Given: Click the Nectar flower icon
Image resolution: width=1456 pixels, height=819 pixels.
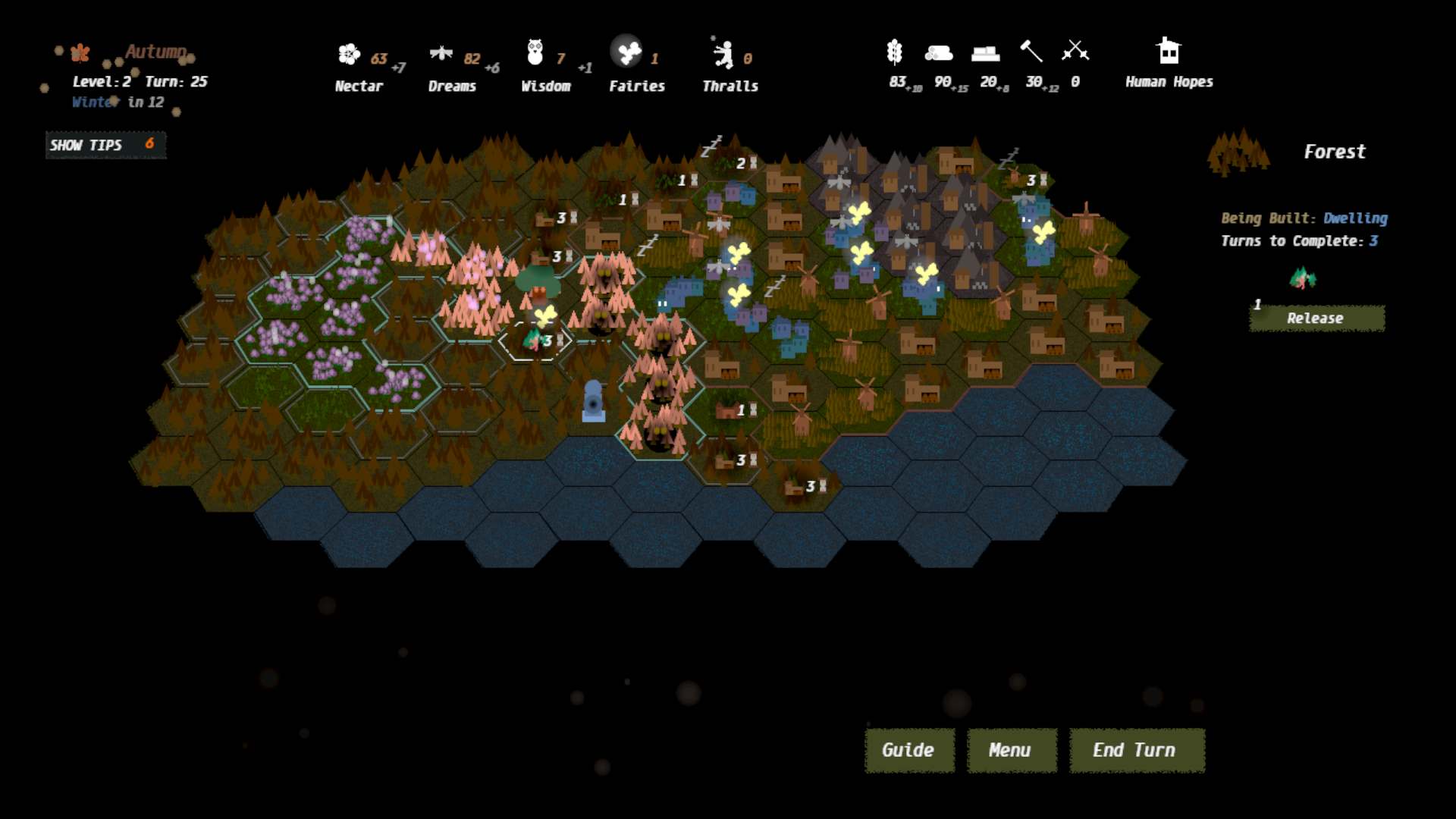Looking at the screenshot, I should [x=349, y=54].
